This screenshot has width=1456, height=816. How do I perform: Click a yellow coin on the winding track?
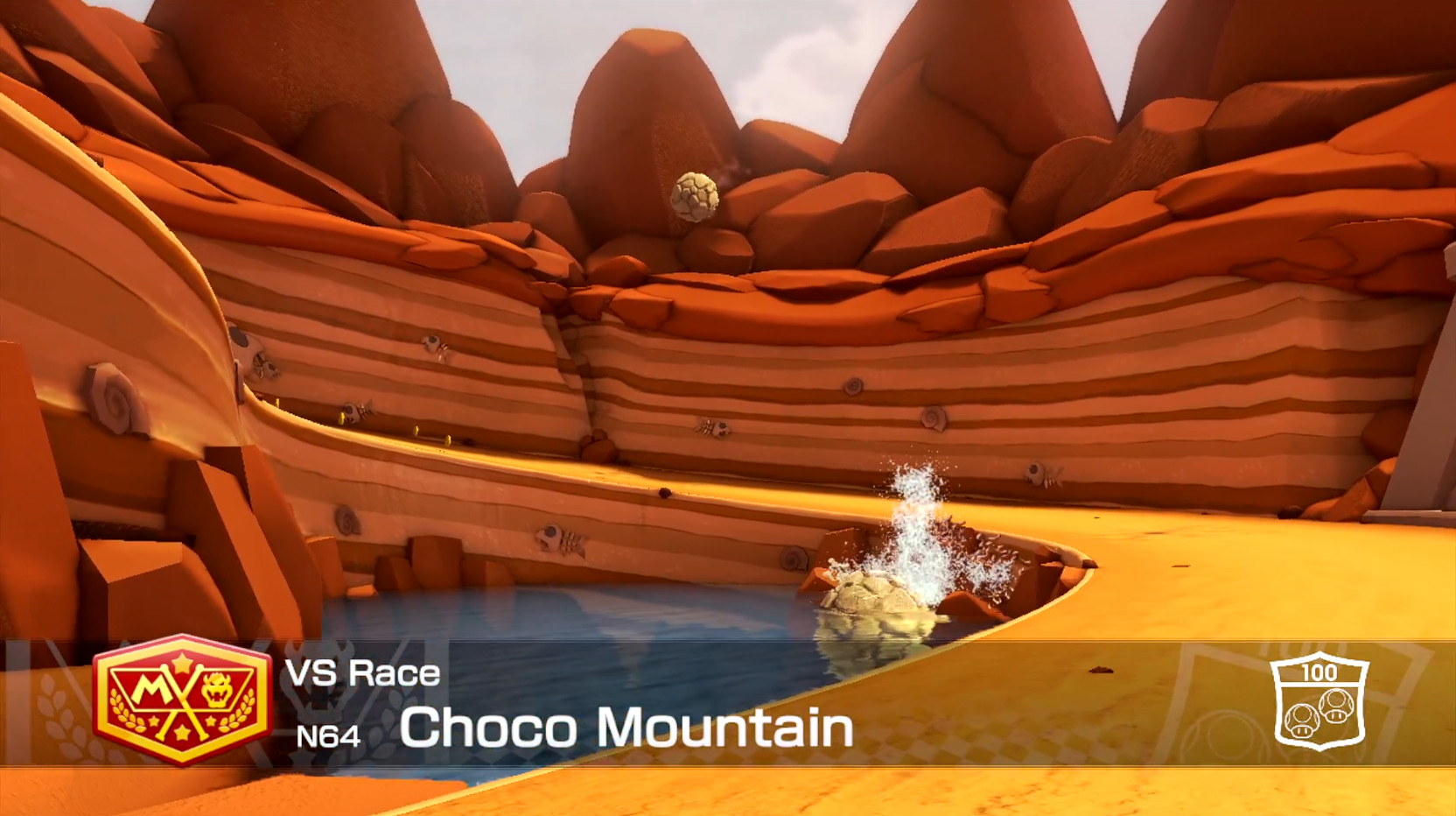(418, 432)
